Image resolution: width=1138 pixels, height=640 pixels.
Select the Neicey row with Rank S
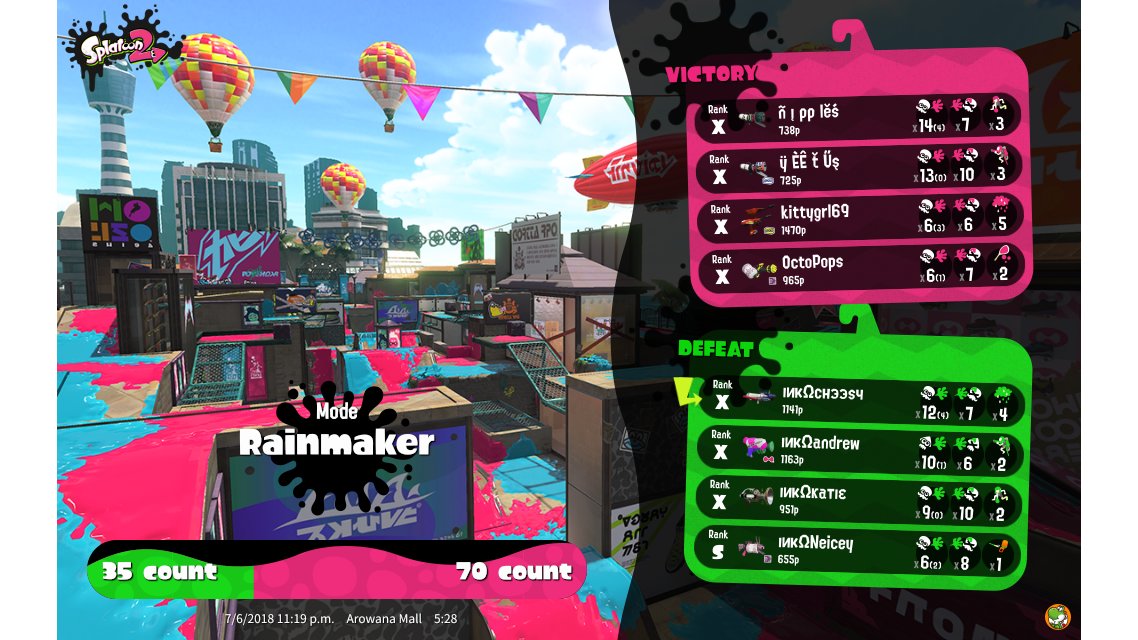(x=860, y=550)
